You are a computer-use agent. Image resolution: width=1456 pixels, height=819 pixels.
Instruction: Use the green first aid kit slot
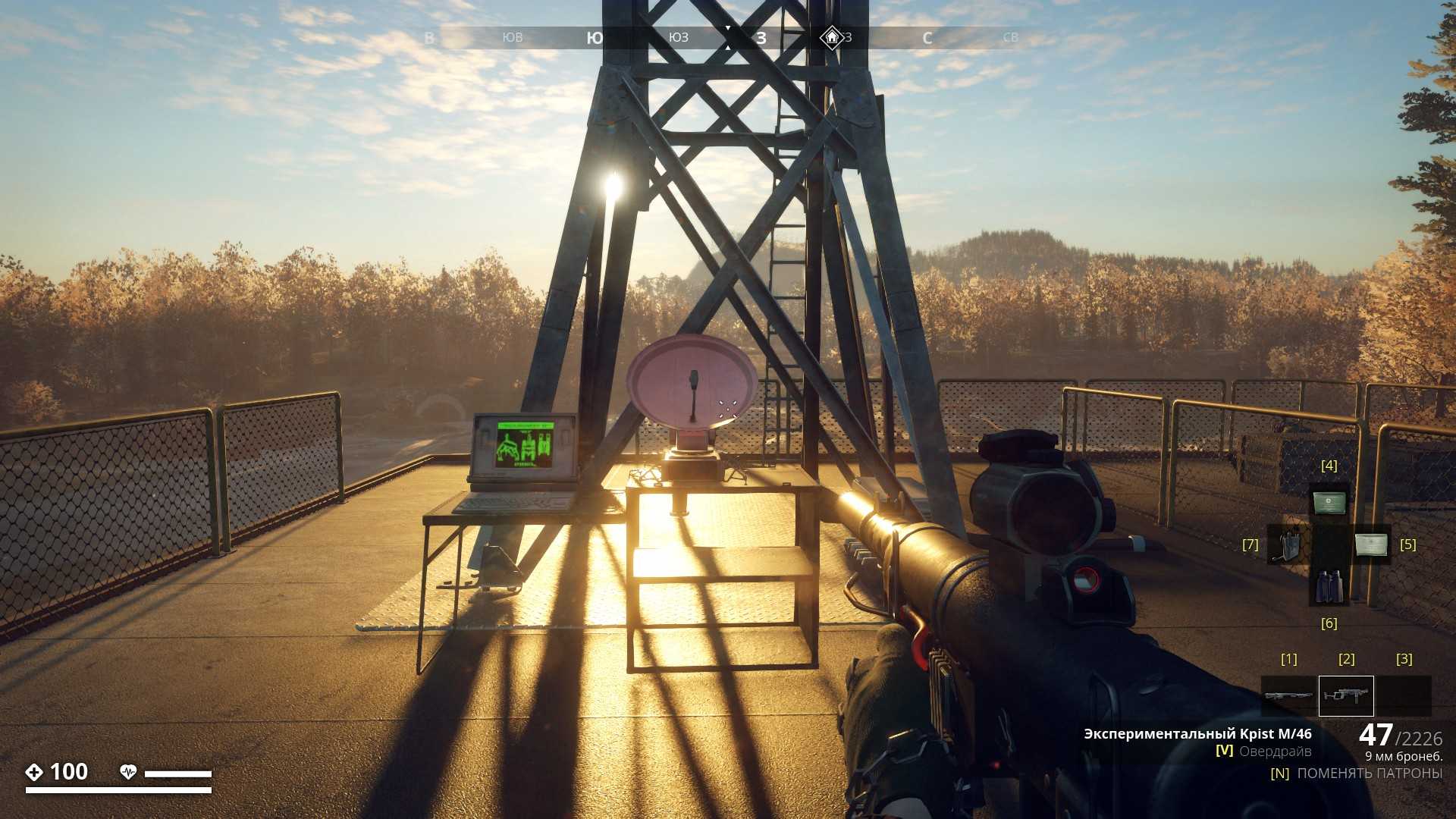1329,502
